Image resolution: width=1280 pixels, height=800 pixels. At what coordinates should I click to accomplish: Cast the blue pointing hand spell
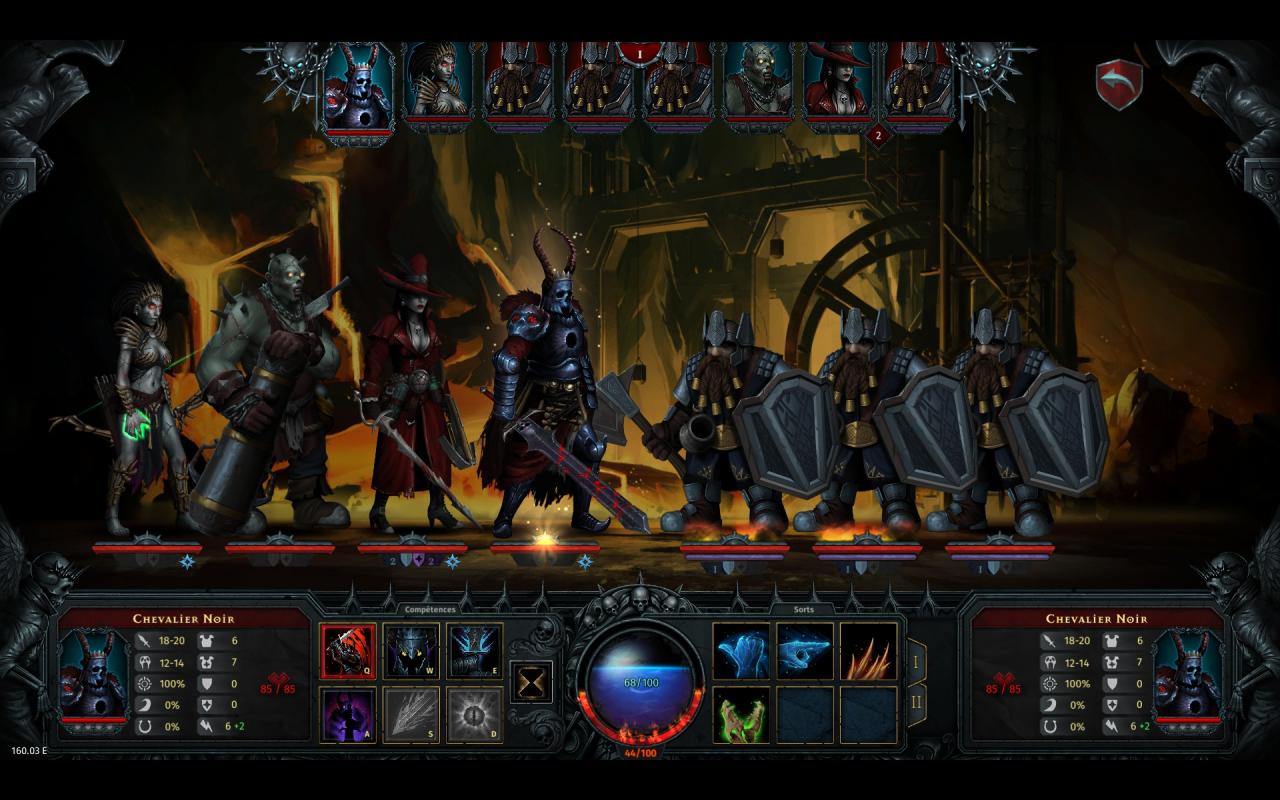pos(805,651)
